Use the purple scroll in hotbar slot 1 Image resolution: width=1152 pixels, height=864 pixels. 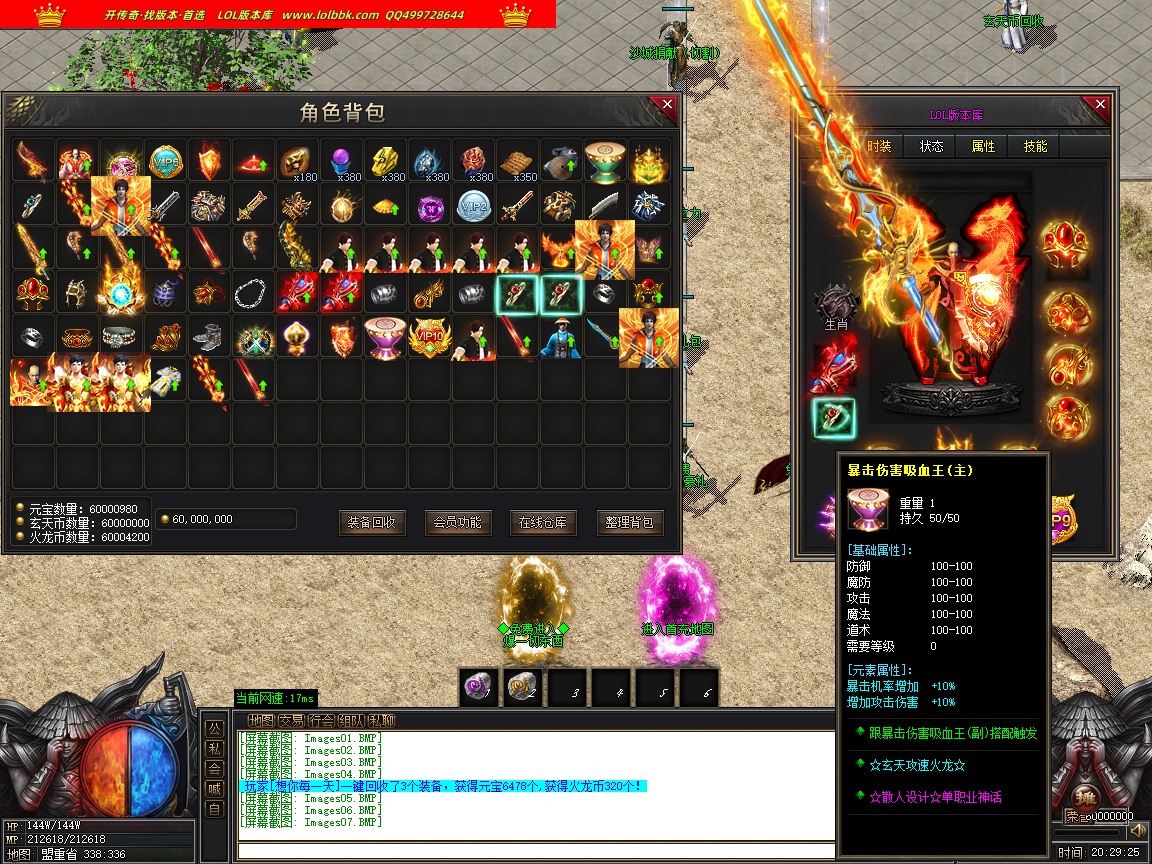[477, 687]
